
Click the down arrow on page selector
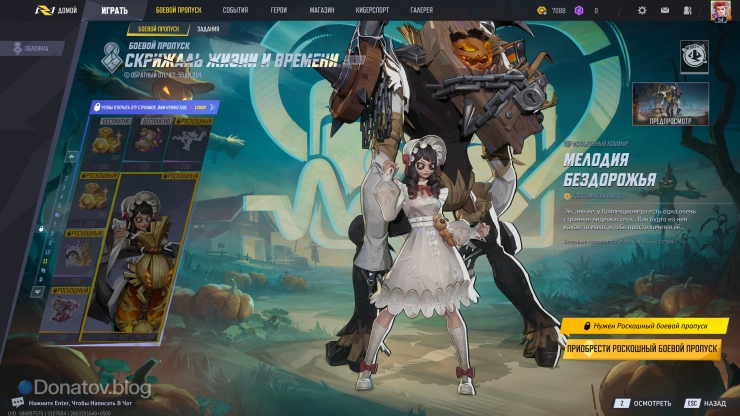(x=39, y=292)
